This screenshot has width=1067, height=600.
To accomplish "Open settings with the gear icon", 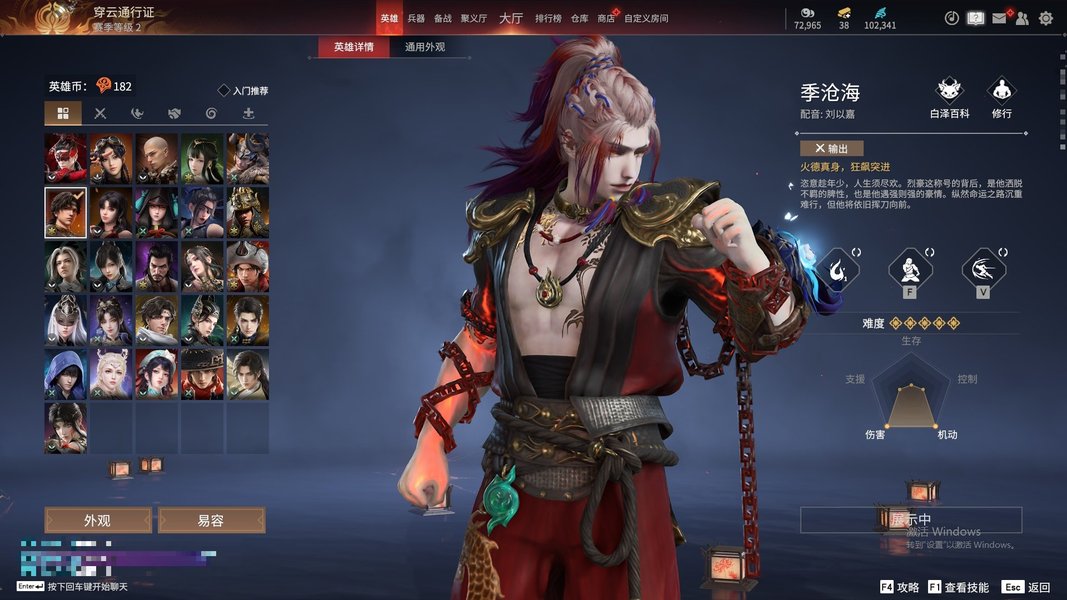I will [1046, 18].
